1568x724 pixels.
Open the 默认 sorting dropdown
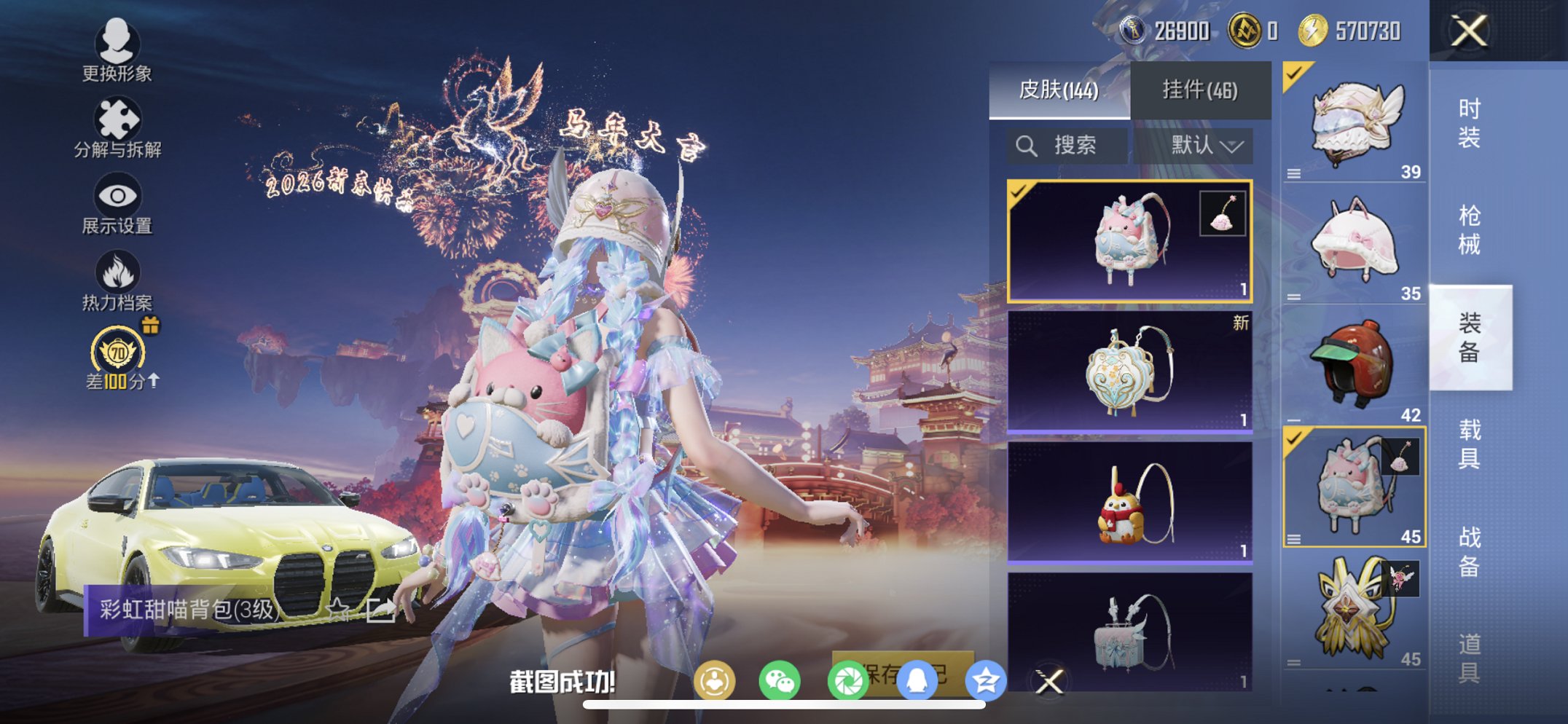tap(1201, 144)
